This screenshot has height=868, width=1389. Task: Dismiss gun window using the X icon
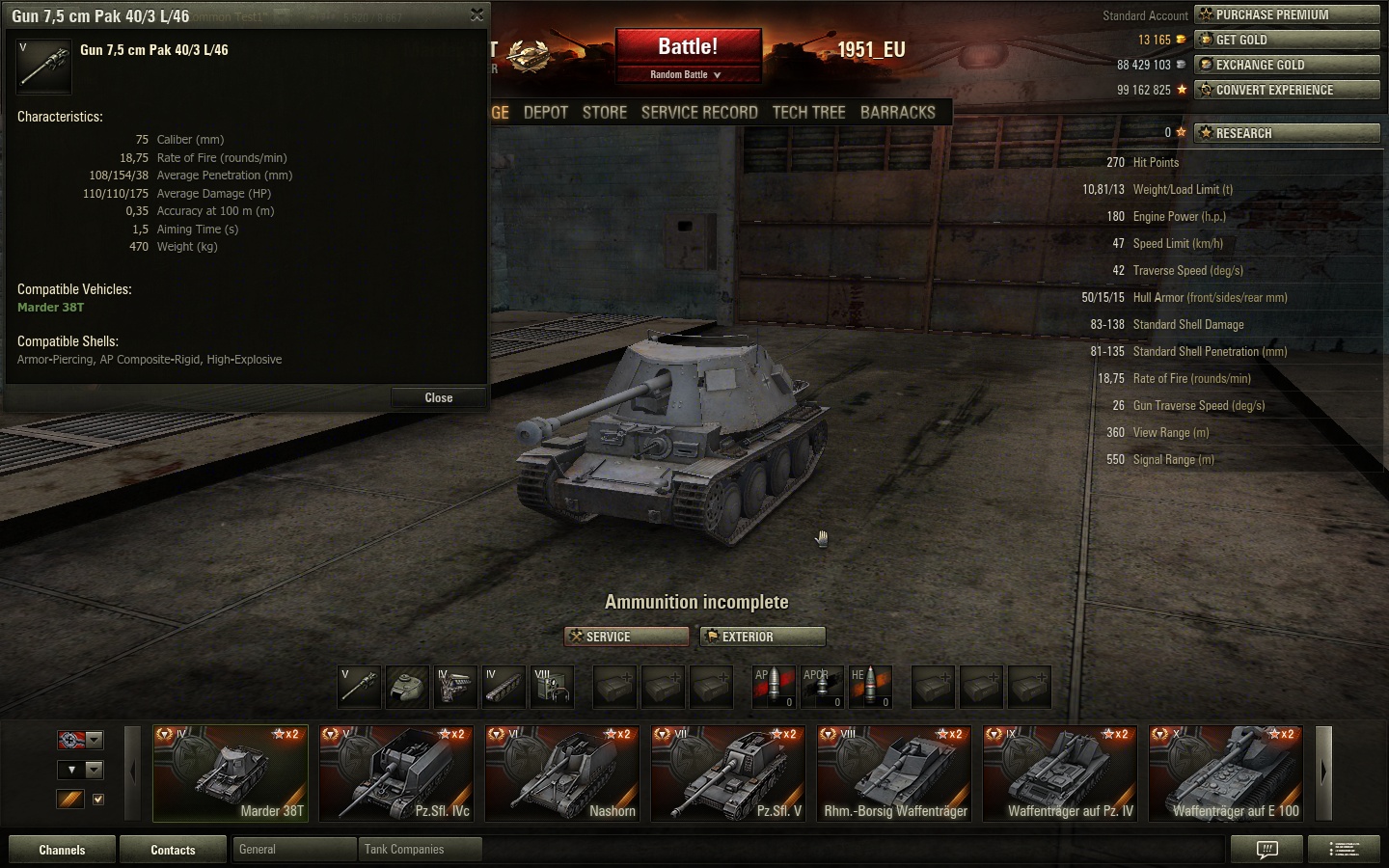tap(477, 14)
